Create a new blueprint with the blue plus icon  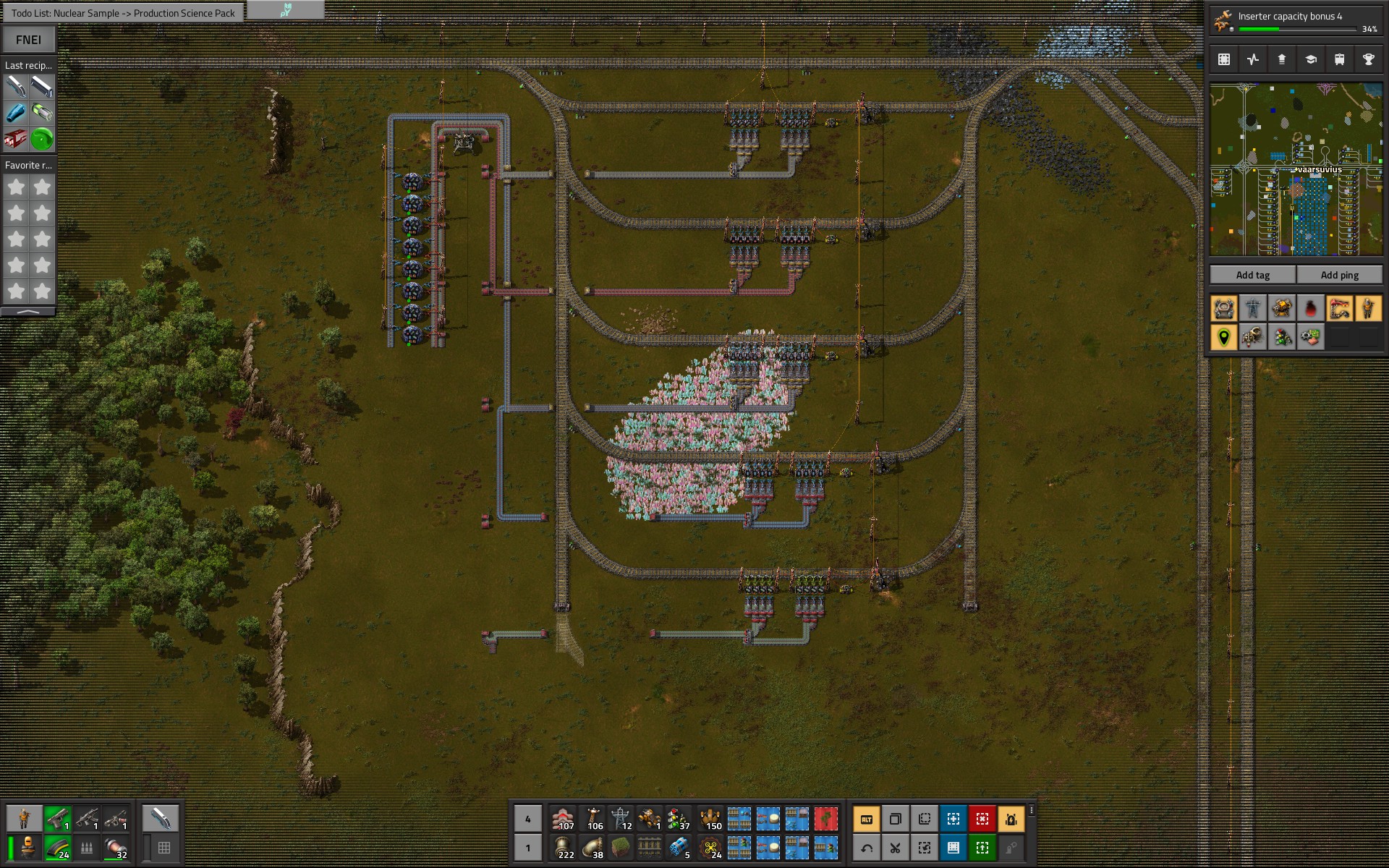pos(953,819)
